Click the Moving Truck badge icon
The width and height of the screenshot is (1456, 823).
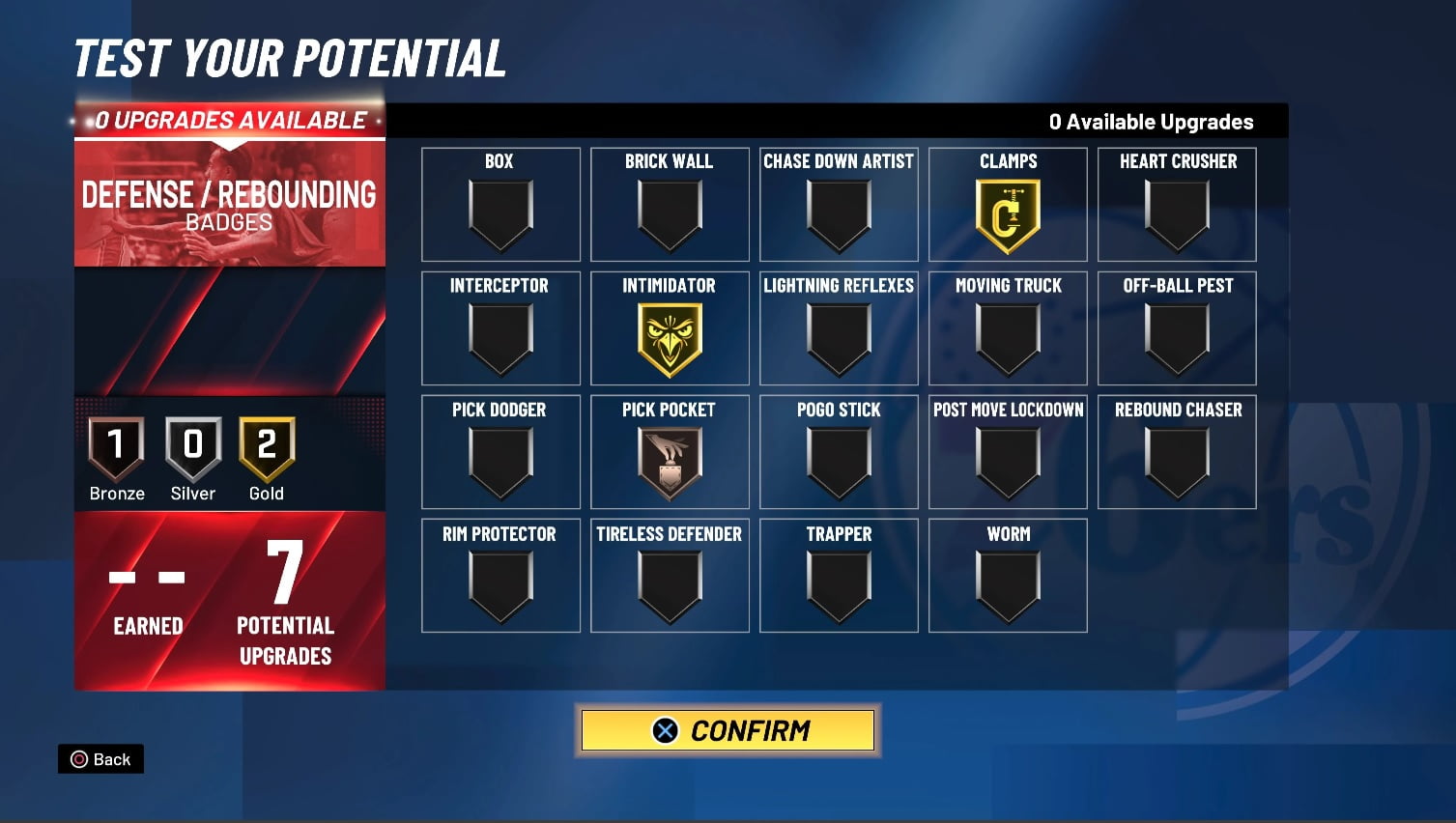pos(1008,338)
